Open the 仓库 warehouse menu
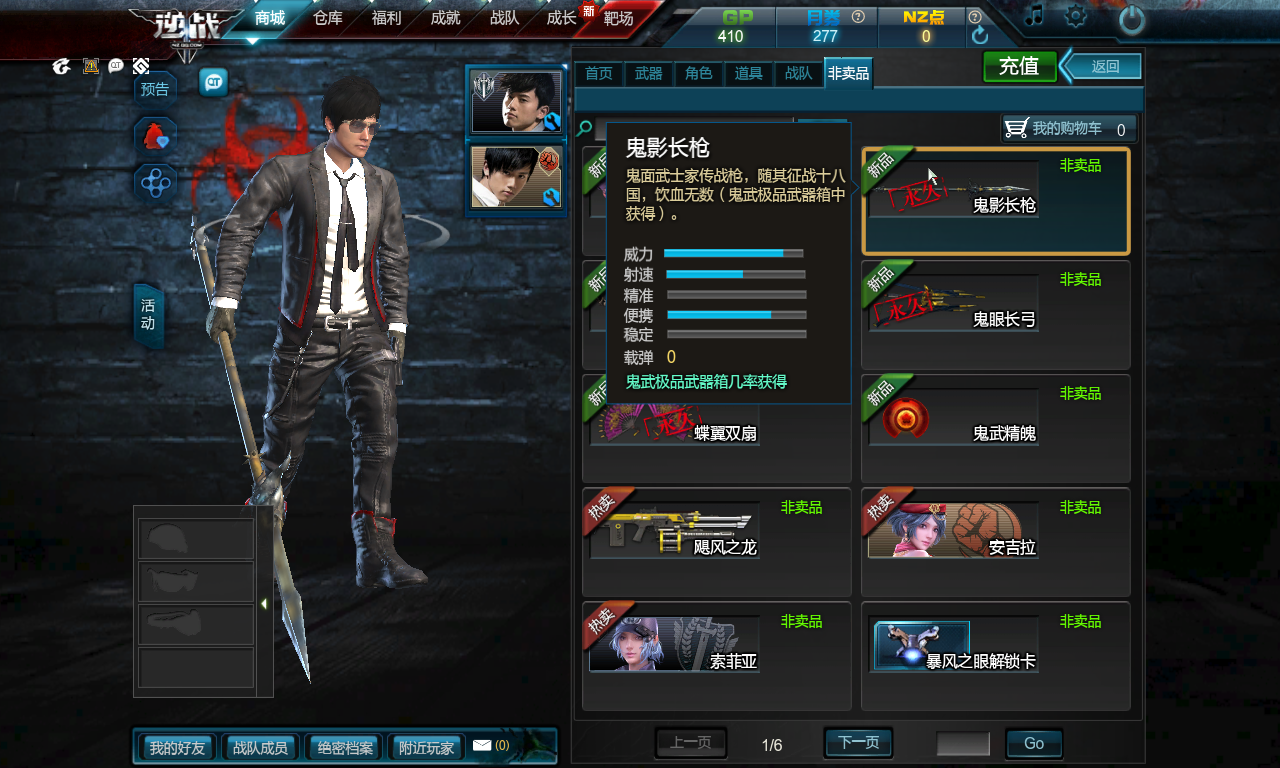 click(328, 18)
